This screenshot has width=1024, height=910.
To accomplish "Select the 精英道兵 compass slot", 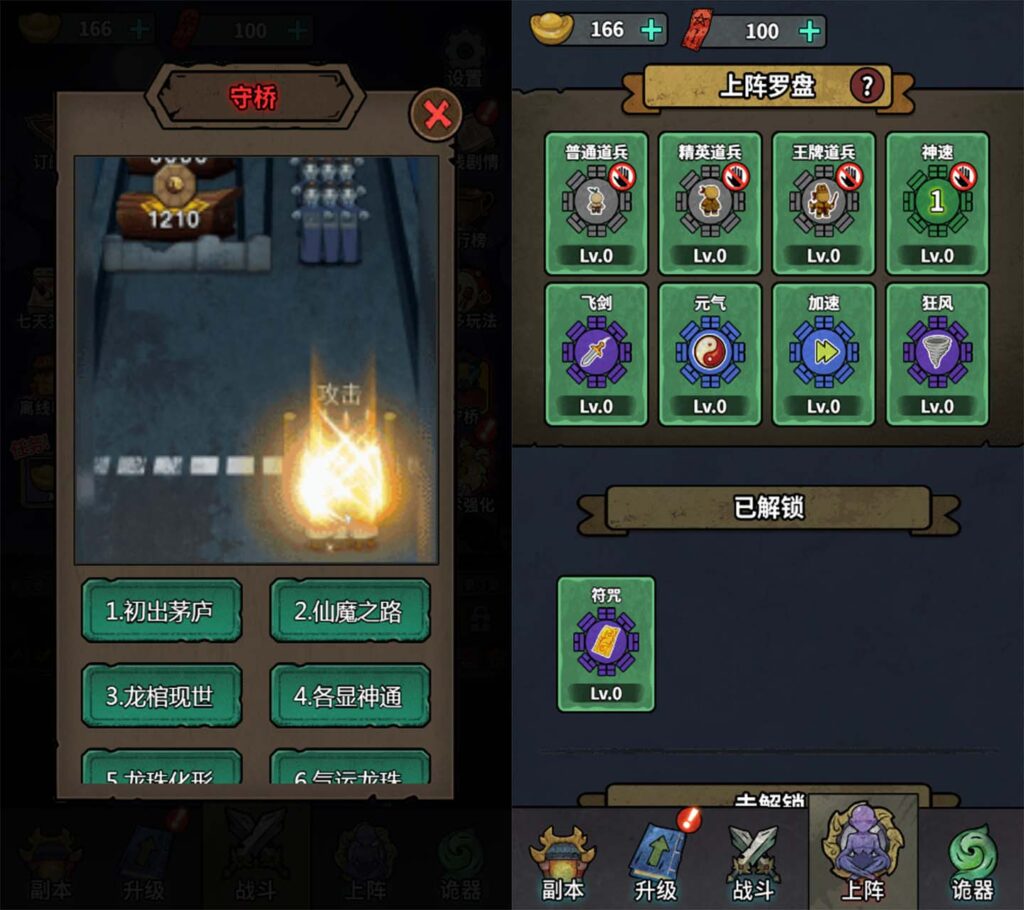I will tap(710, 204).
